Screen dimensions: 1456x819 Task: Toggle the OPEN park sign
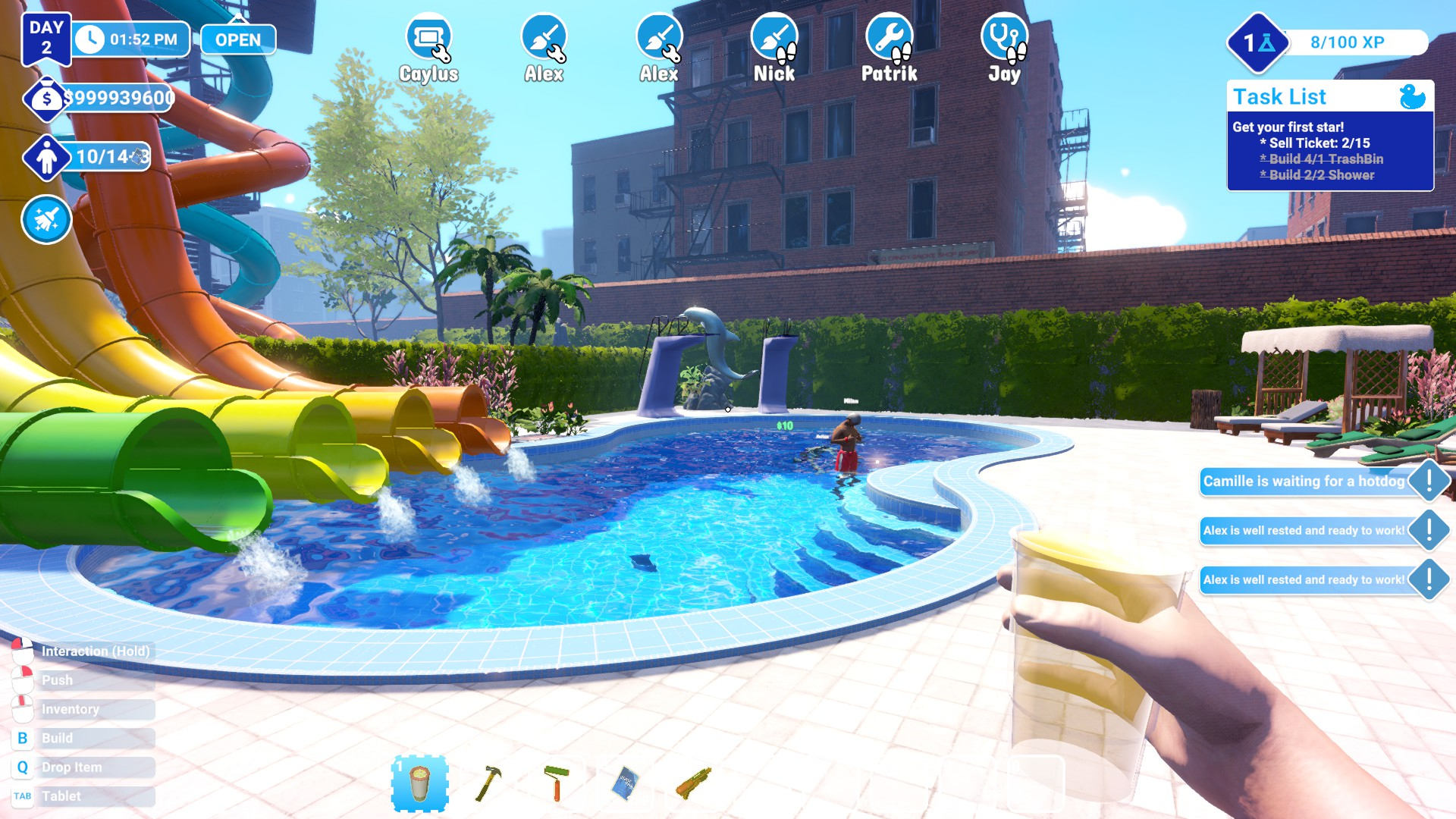pyautogui.click(x=237, y=39)
